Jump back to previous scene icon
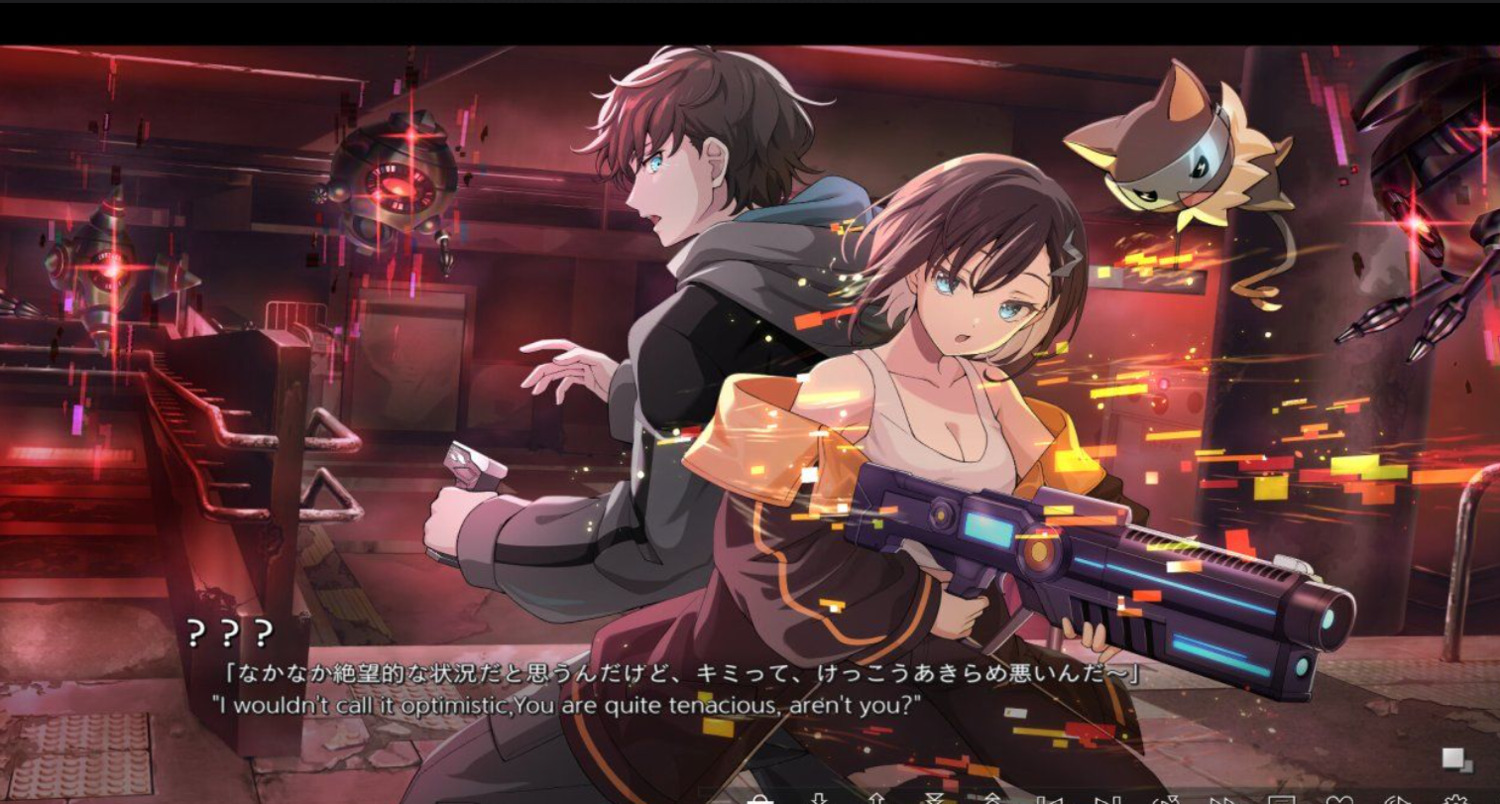 1049,799
